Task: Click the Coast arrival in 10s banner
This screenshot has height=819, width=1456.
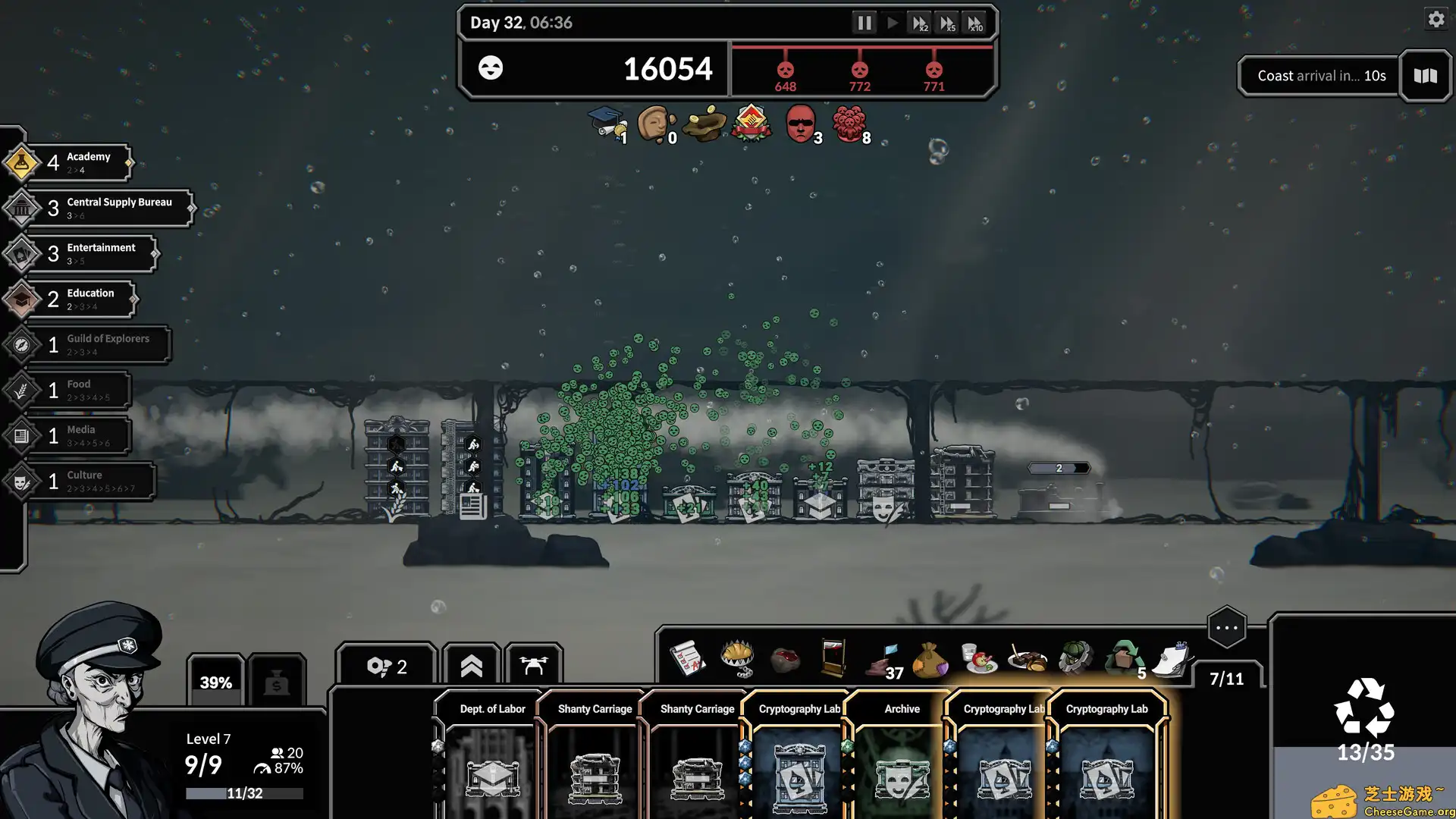Action: point(1319,75)
